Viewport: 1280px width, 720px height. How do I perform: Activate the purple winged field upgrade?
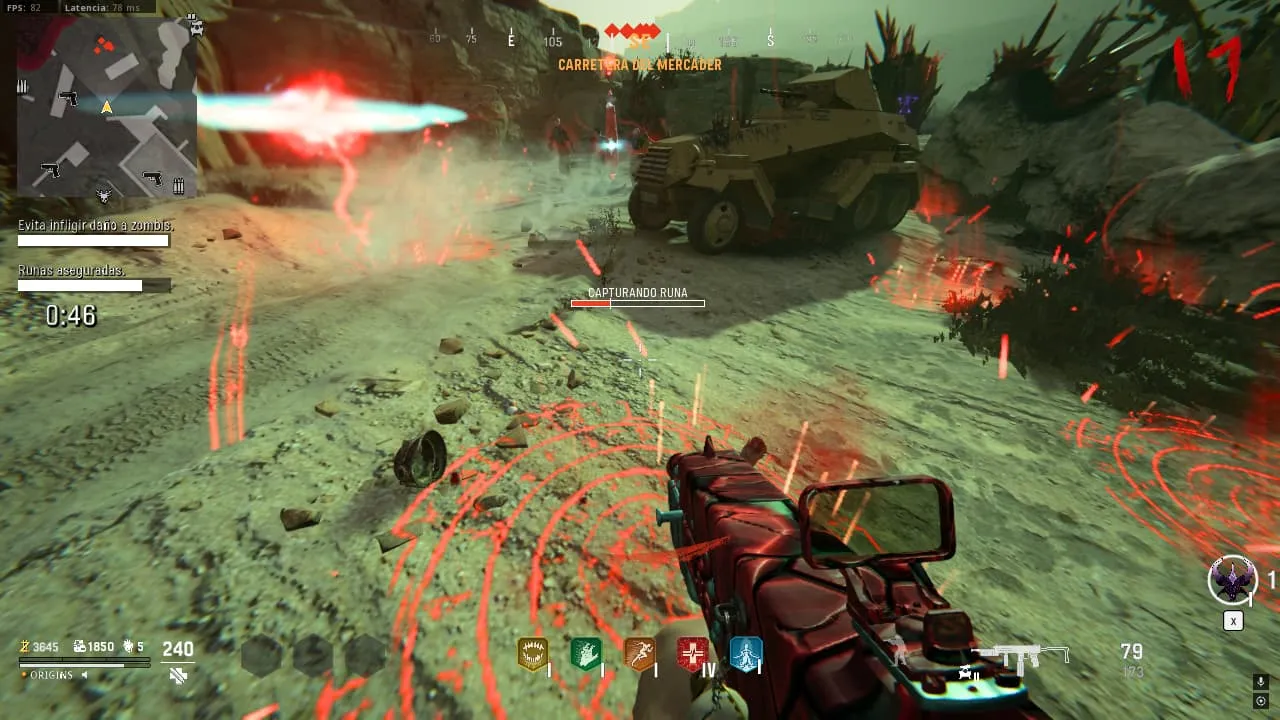pos(1232,580)
